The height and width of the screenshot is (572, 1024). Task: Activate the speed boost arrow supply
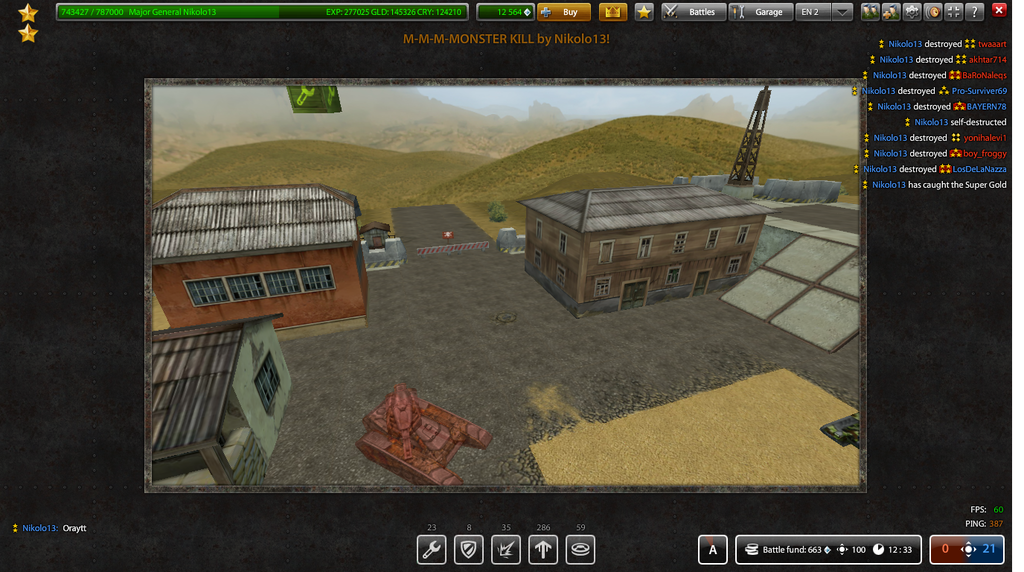(543, 549)
